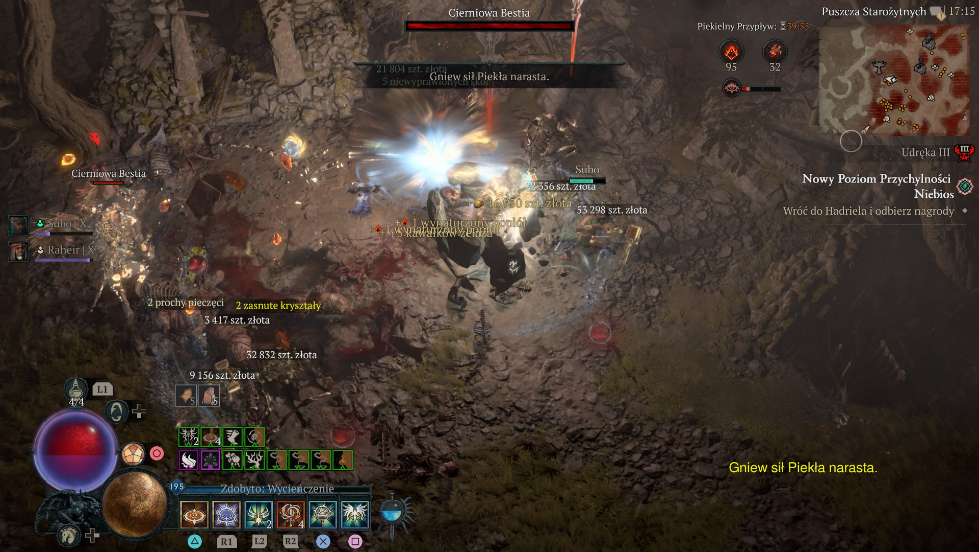
Task: Activate the blue-white circular sigil skill
Action: pyautogui.click(x=226, y=514)
